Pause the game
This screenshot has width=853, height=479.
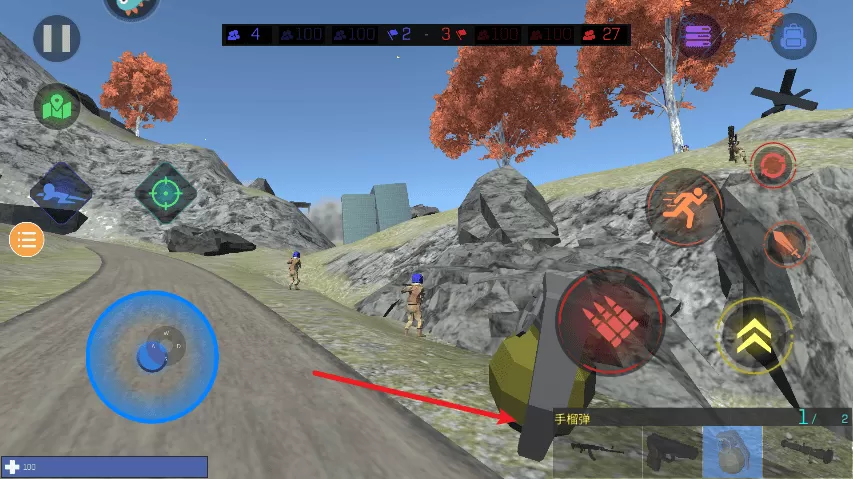(x=56, y=40)
